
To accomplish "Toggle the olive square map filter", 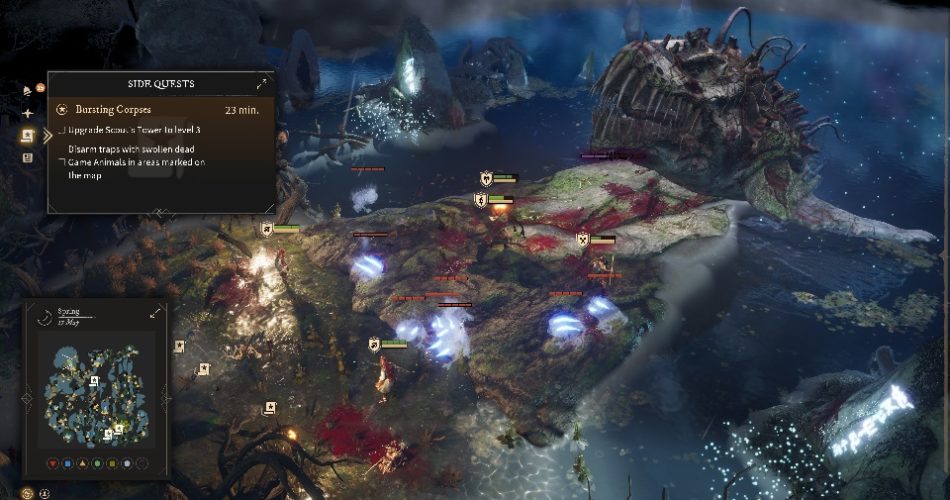I will coord(112,463).
